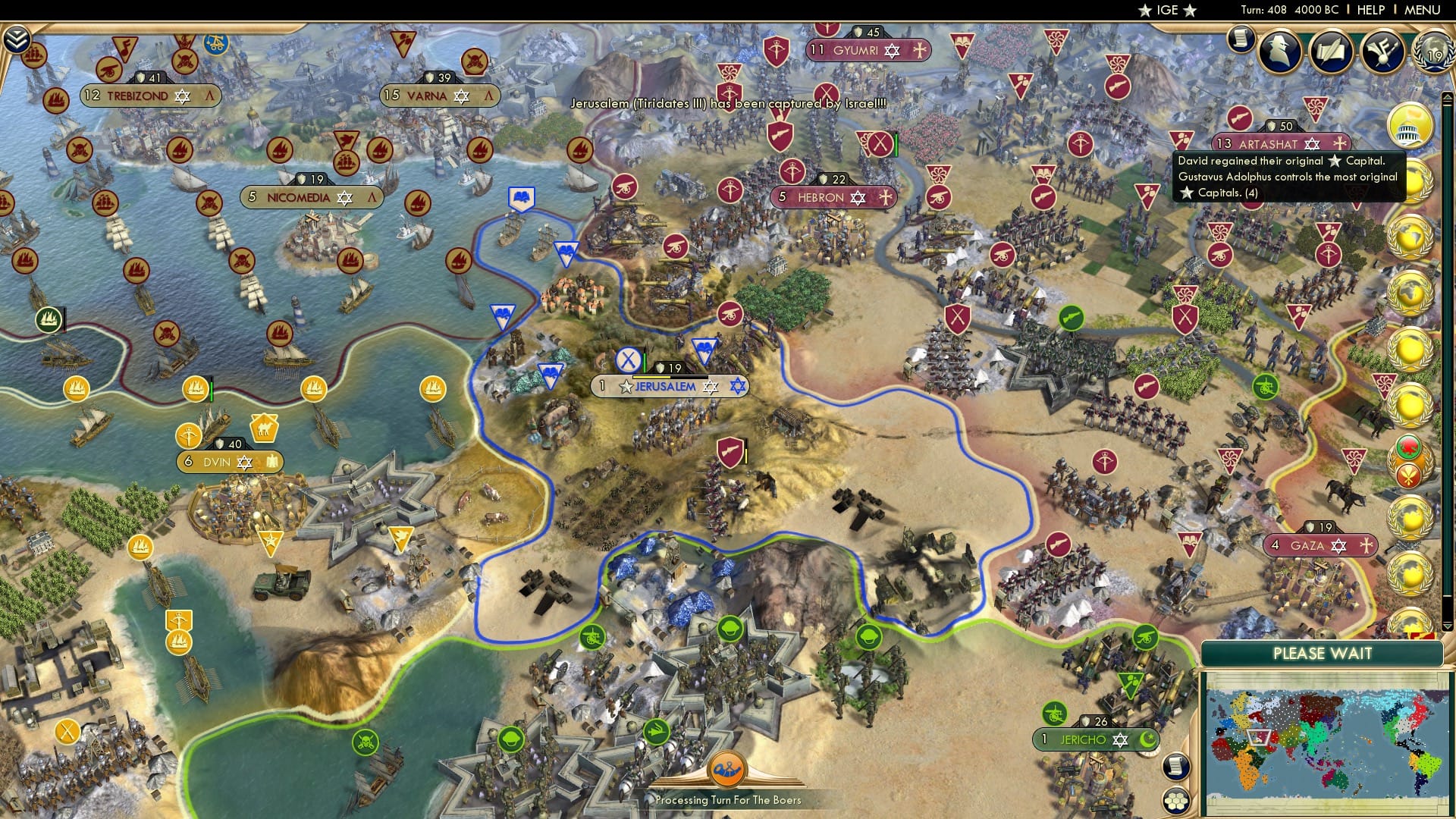The height and width of the screenshot is (819, 1456).
Task: Open the Social Policies scroll-and-quill icon
Action: tap(1333, 51)
